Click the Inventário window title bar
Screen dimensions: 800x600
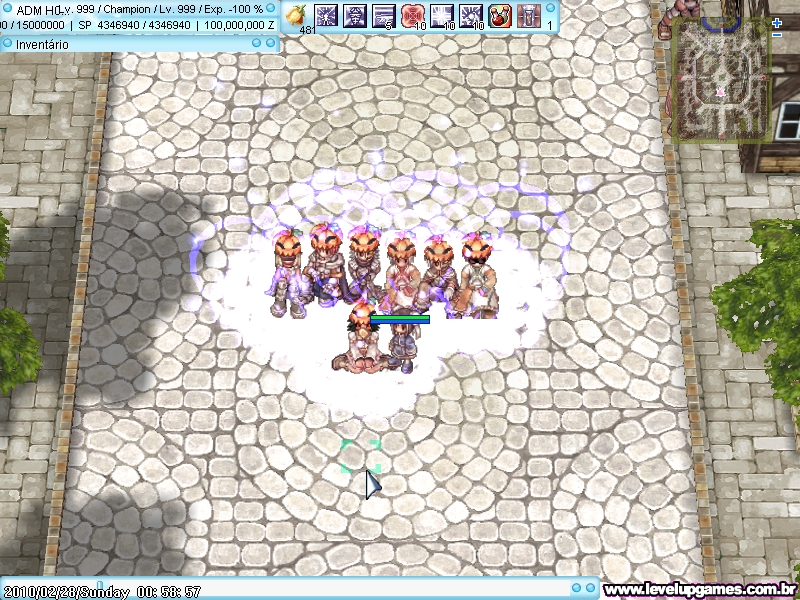pos(139,44)
